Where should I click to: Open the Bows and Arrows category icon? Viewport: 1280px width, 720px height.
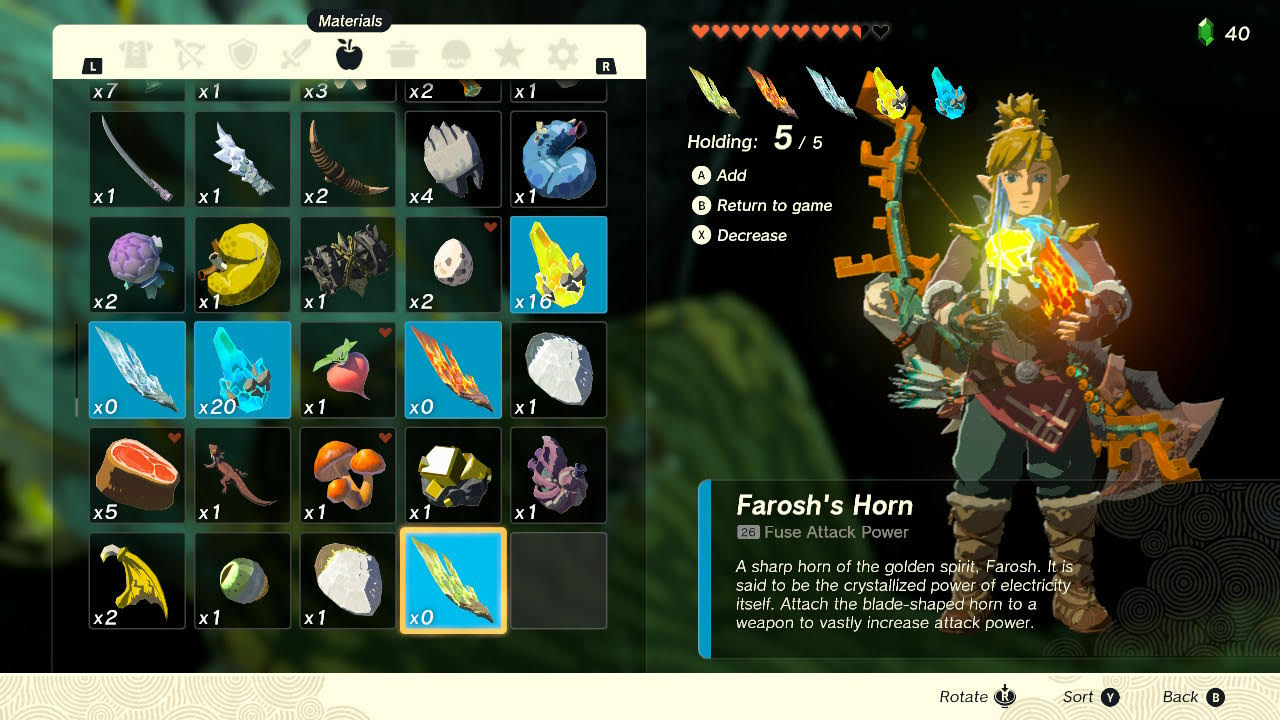coord(190,55)
